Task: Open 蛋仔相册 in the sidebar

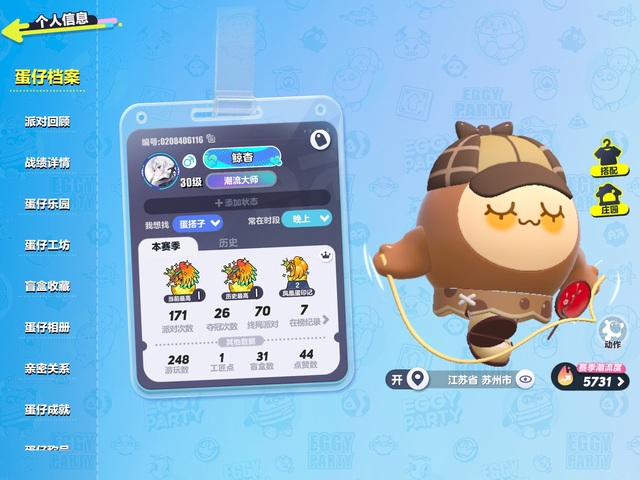Action: [47, 327]
